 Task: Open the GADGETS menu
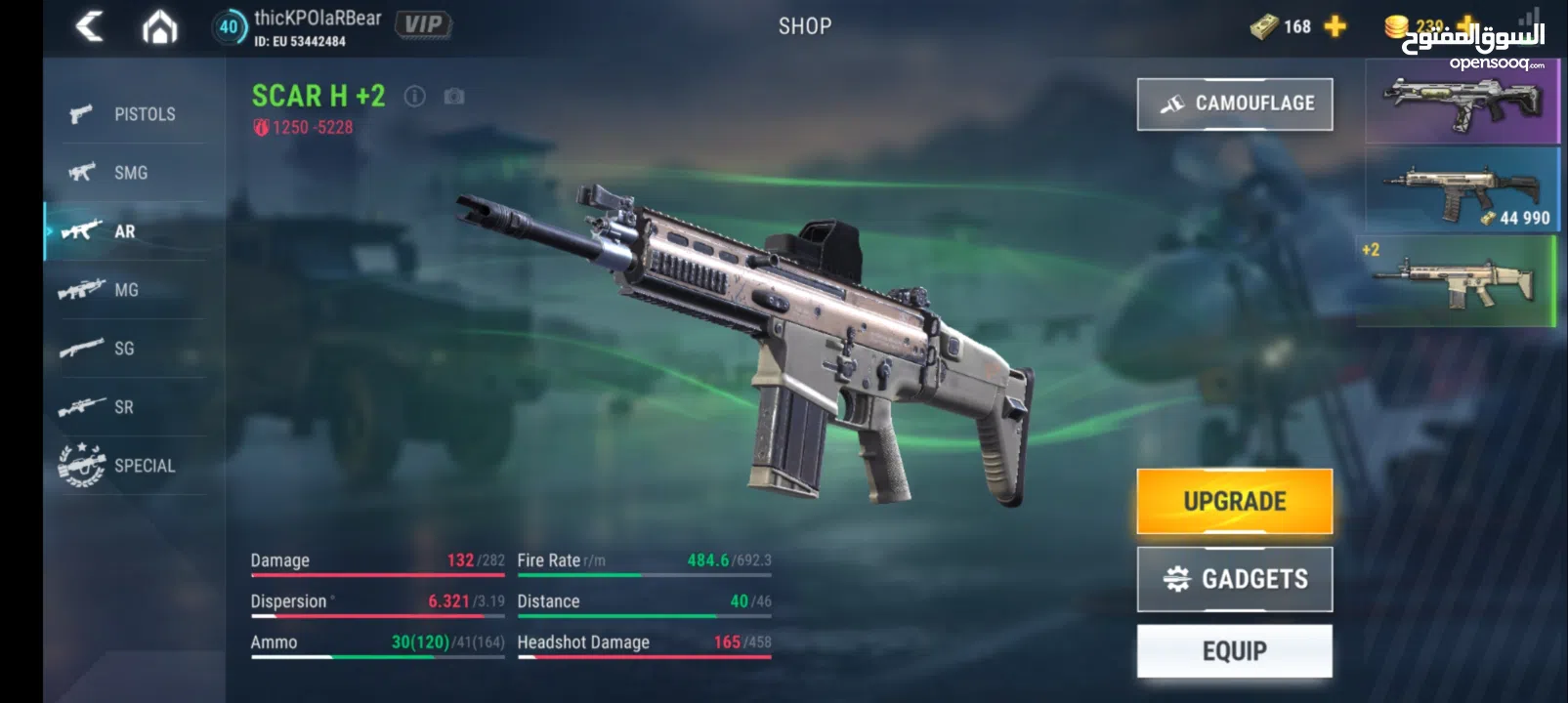click(x=1234, y=578)
